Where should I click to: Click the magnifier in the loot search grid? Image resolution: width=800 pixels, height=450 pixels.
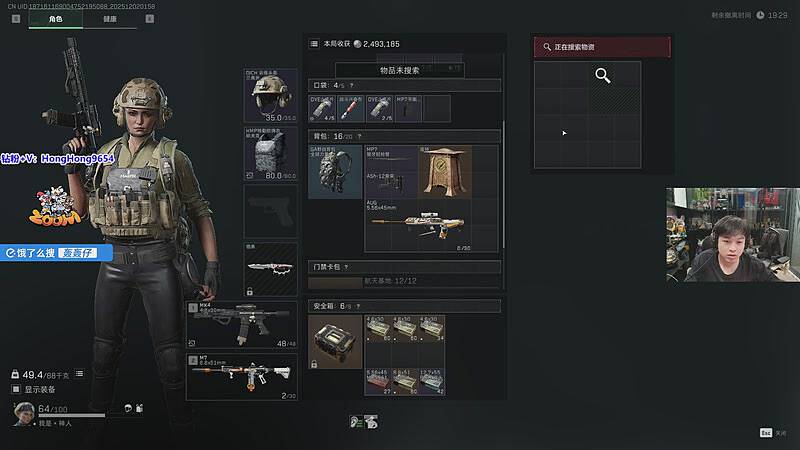pyautogui.click(x=603, y=76)
